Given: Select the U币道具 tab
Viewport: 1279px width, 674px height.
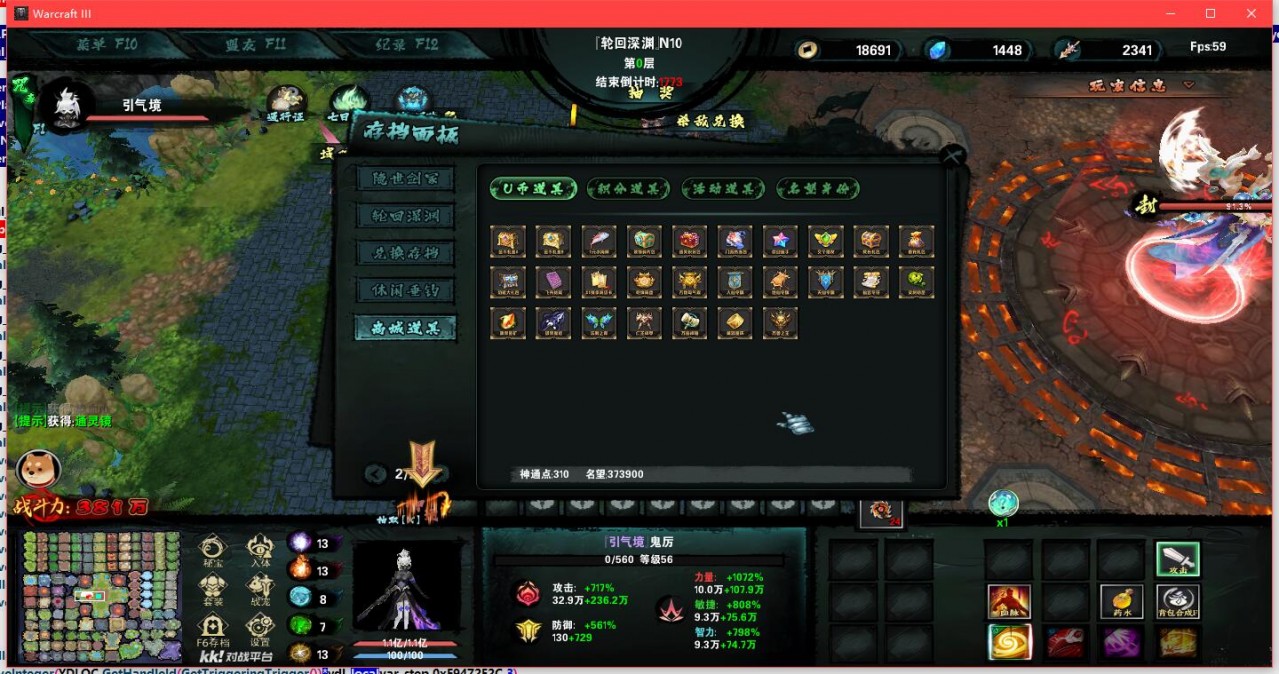Looking at the screenshot, I should (x=533, y=189).
